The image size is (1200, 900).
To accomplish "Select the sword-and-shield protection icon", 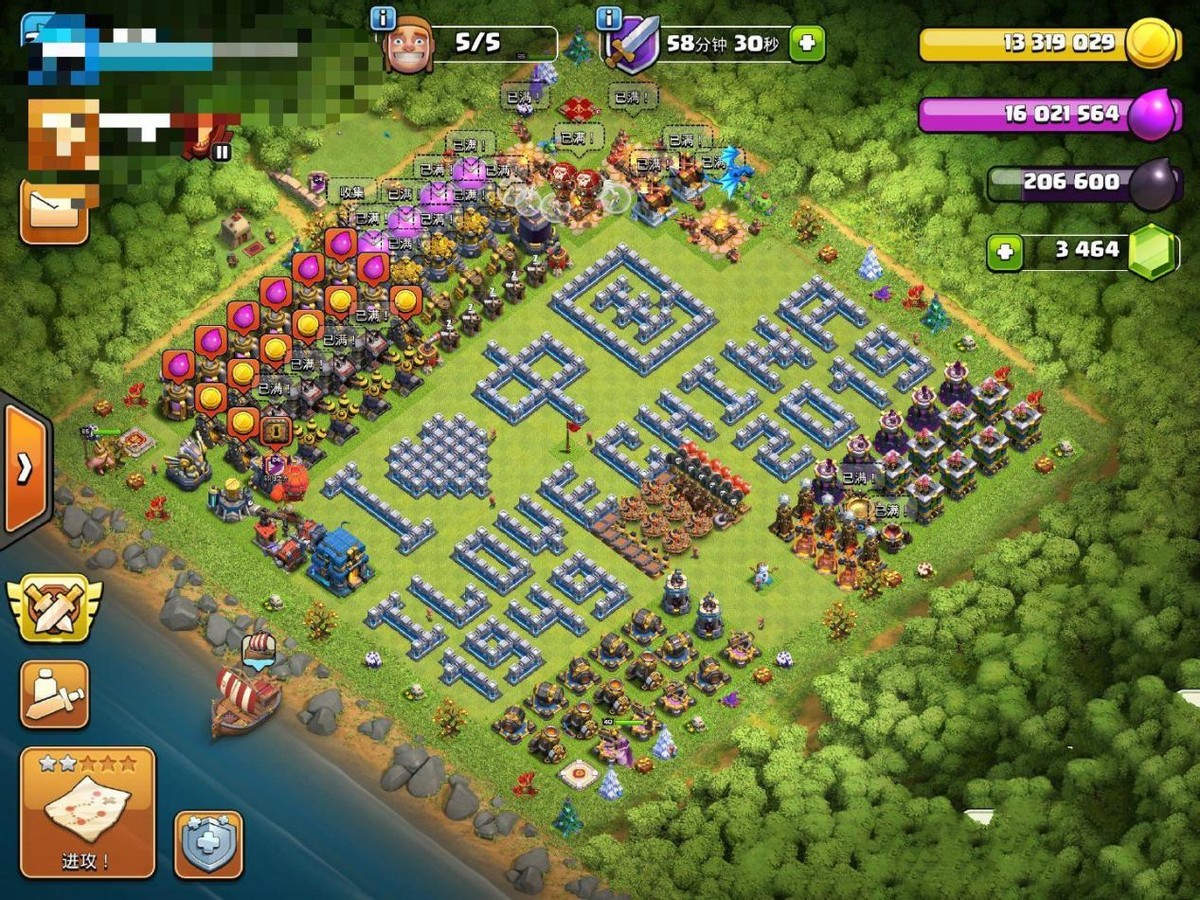I will 634,46.
